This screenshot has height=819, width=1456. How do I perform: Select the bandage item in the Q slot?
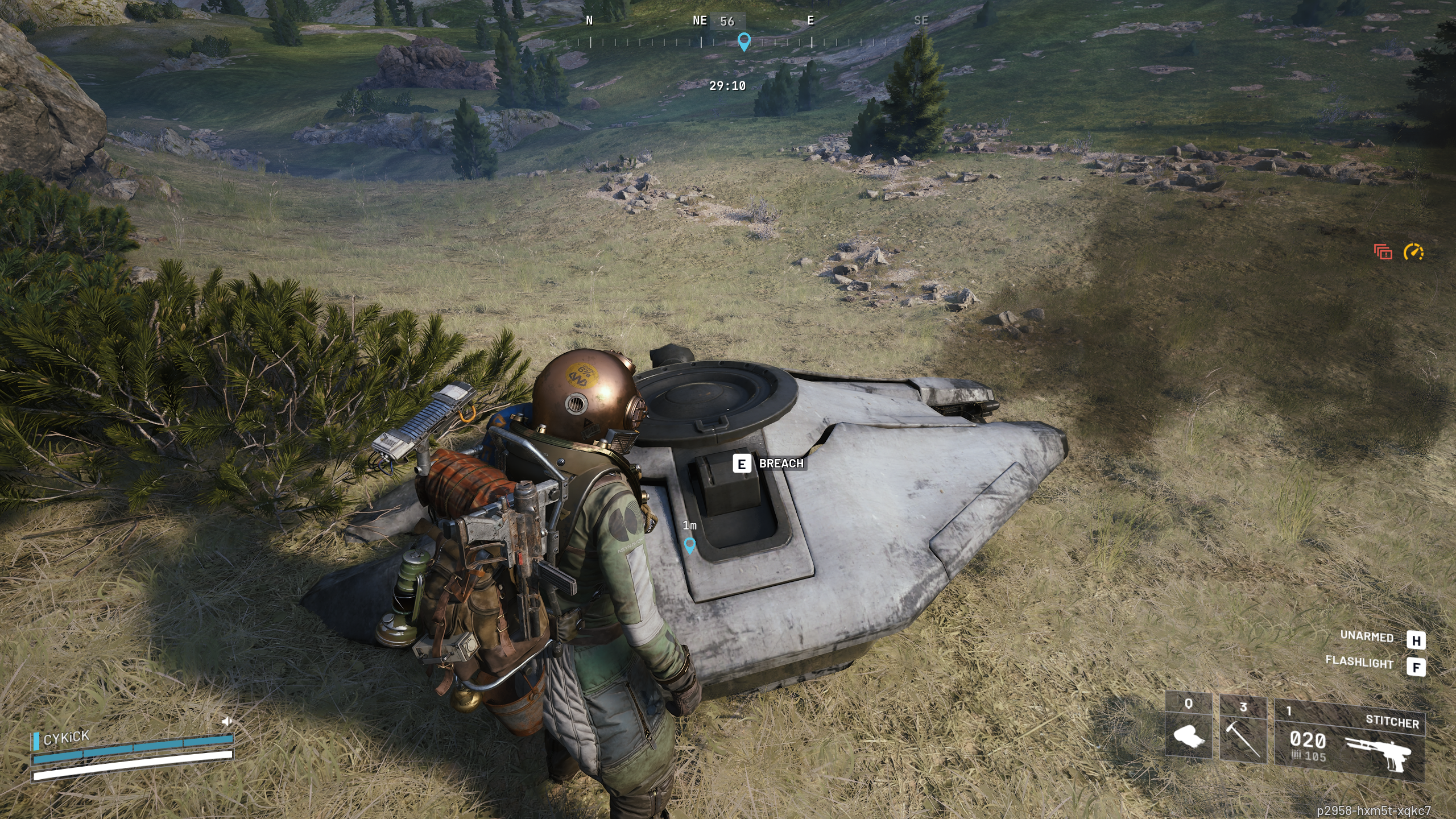[1188, 737]
